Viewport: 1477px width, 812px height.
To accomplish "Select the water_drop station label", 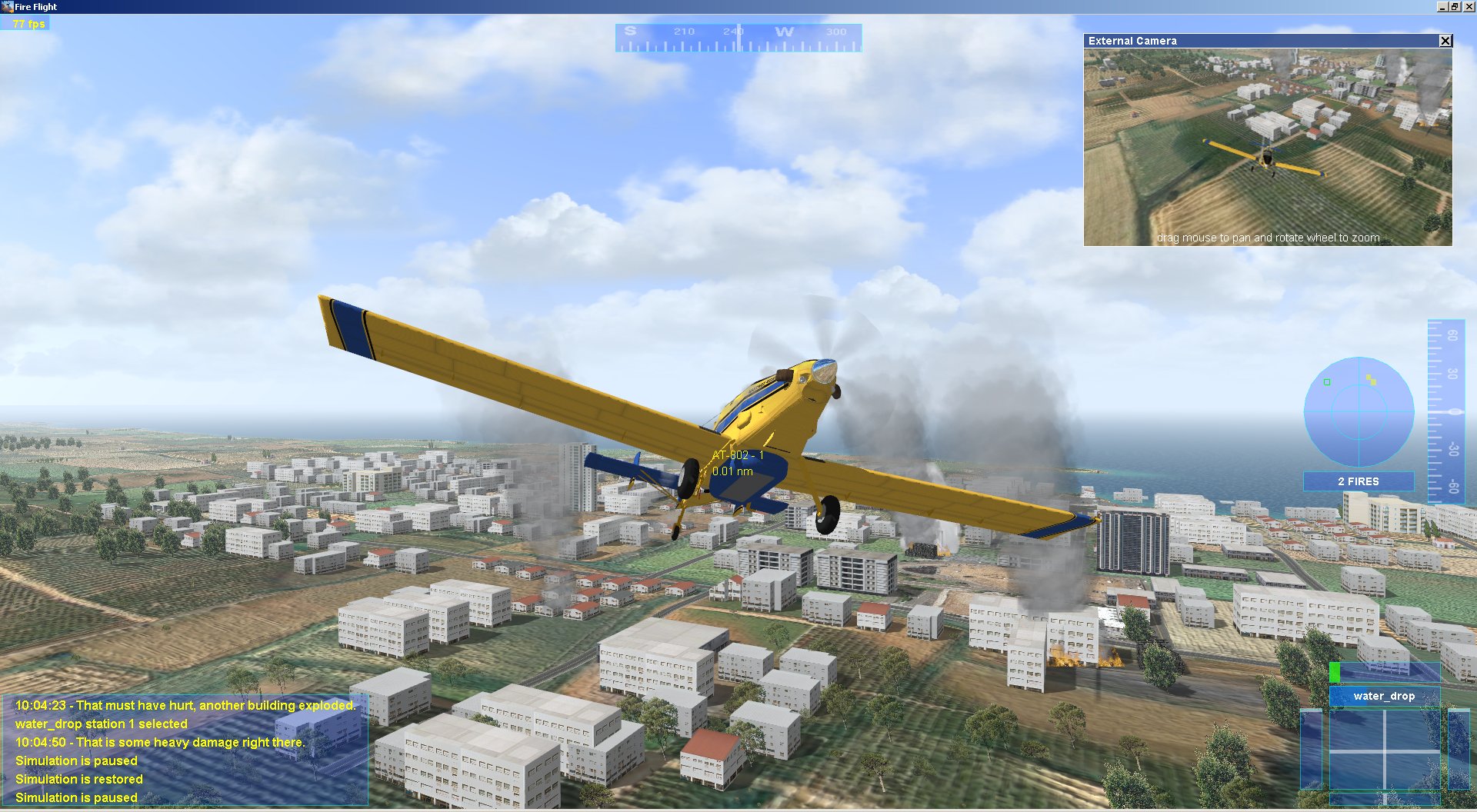I will (x=1385, y=696).
